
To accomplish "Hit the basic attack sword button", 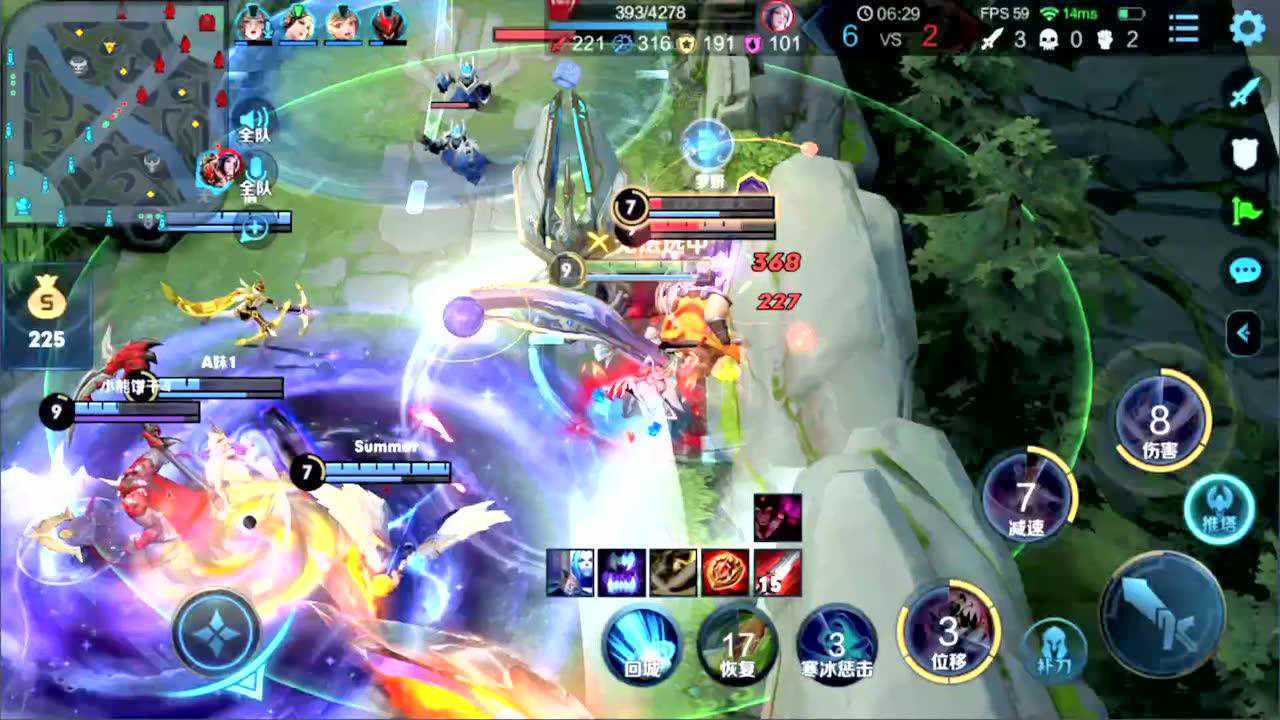I will click(1162, 613).
